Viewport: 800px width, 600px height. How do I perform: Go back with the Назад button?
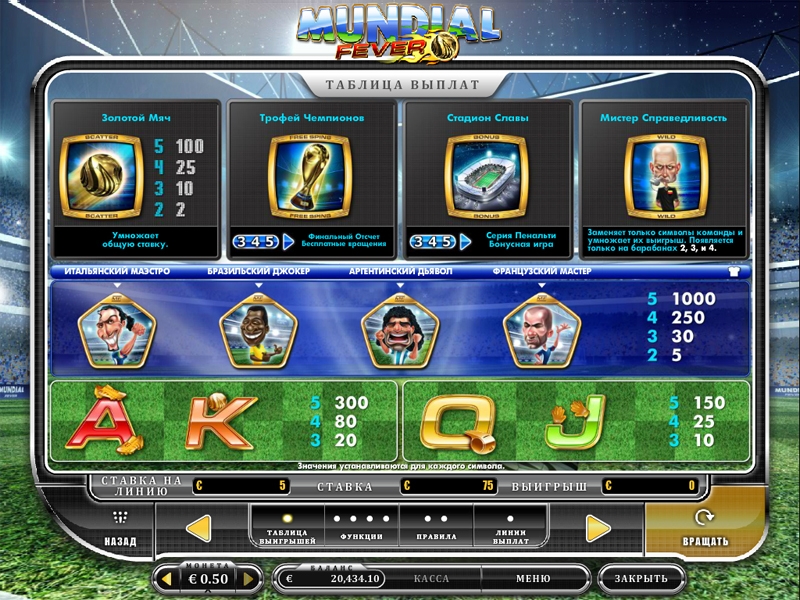120,530
